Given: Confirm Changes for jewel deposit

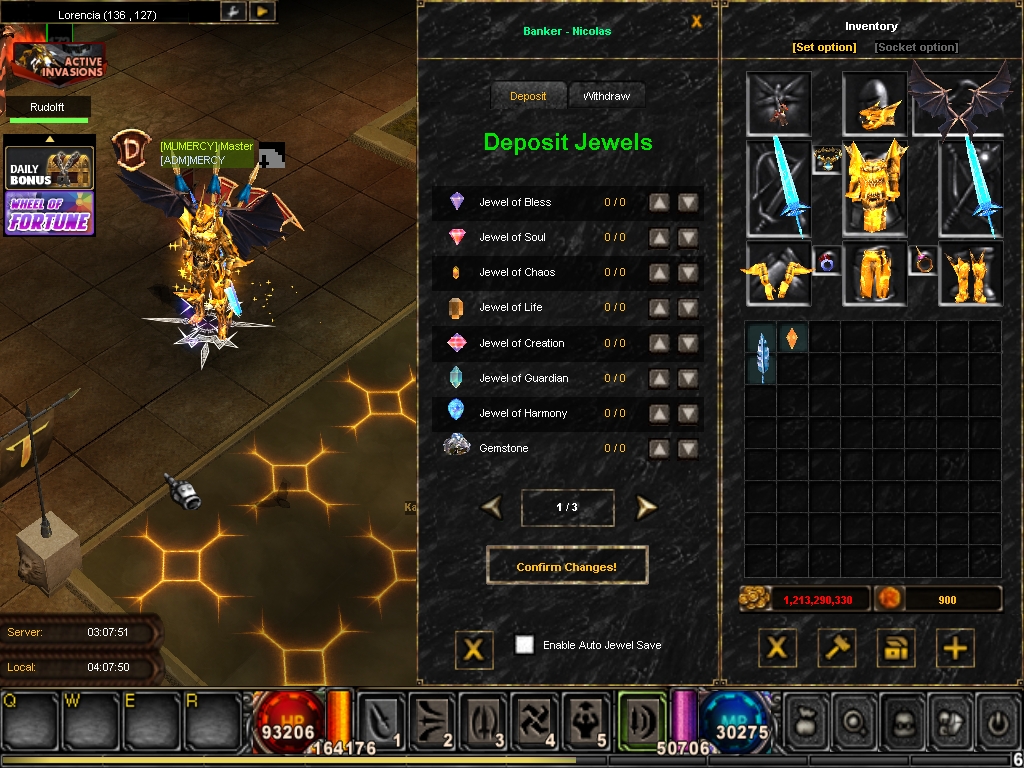Looking at the screenshot, I should [x=566, y=567].
